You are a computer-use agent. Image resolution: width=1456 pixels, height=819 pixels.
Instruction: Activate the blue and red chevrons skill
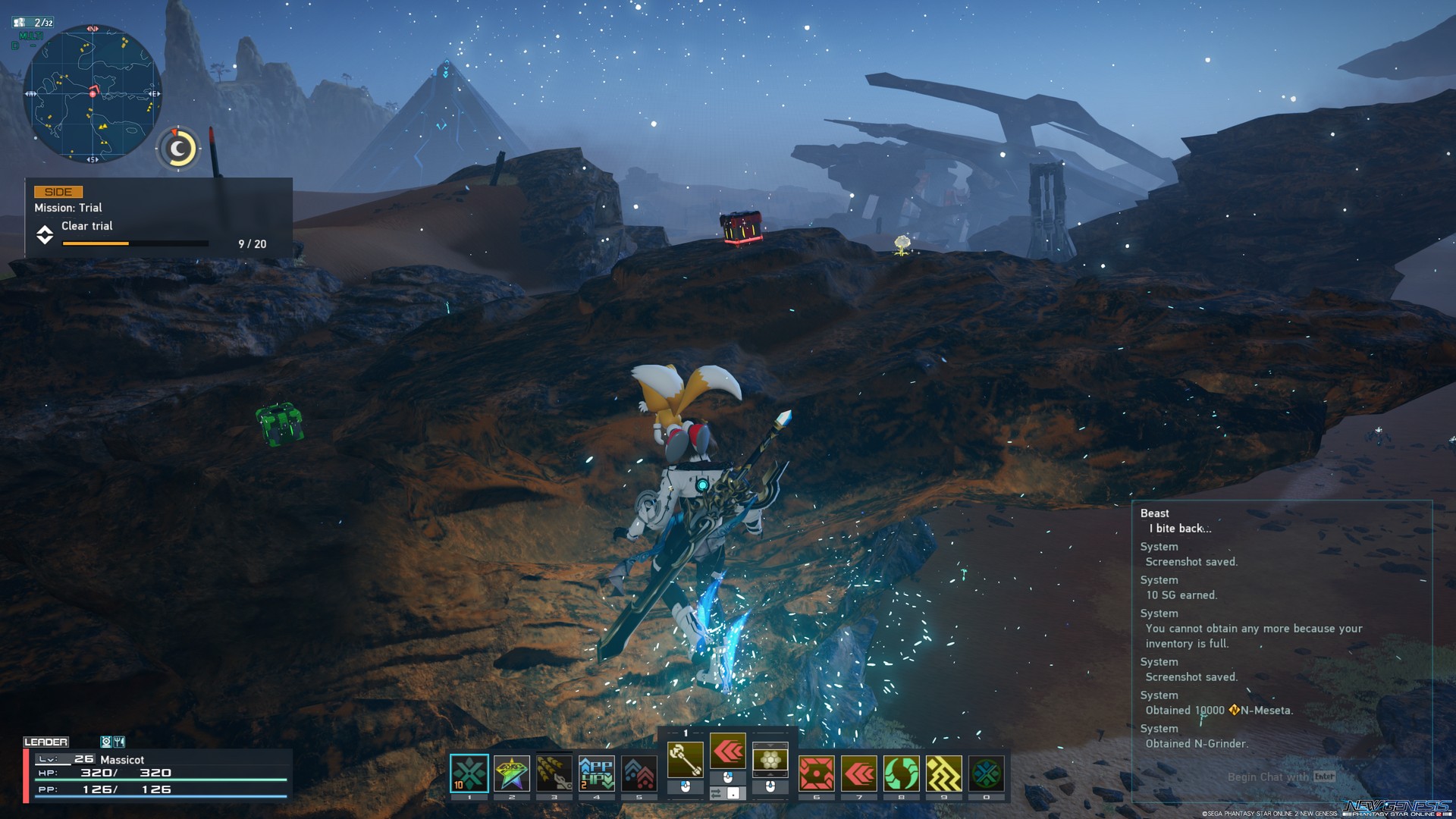[639, 773]
